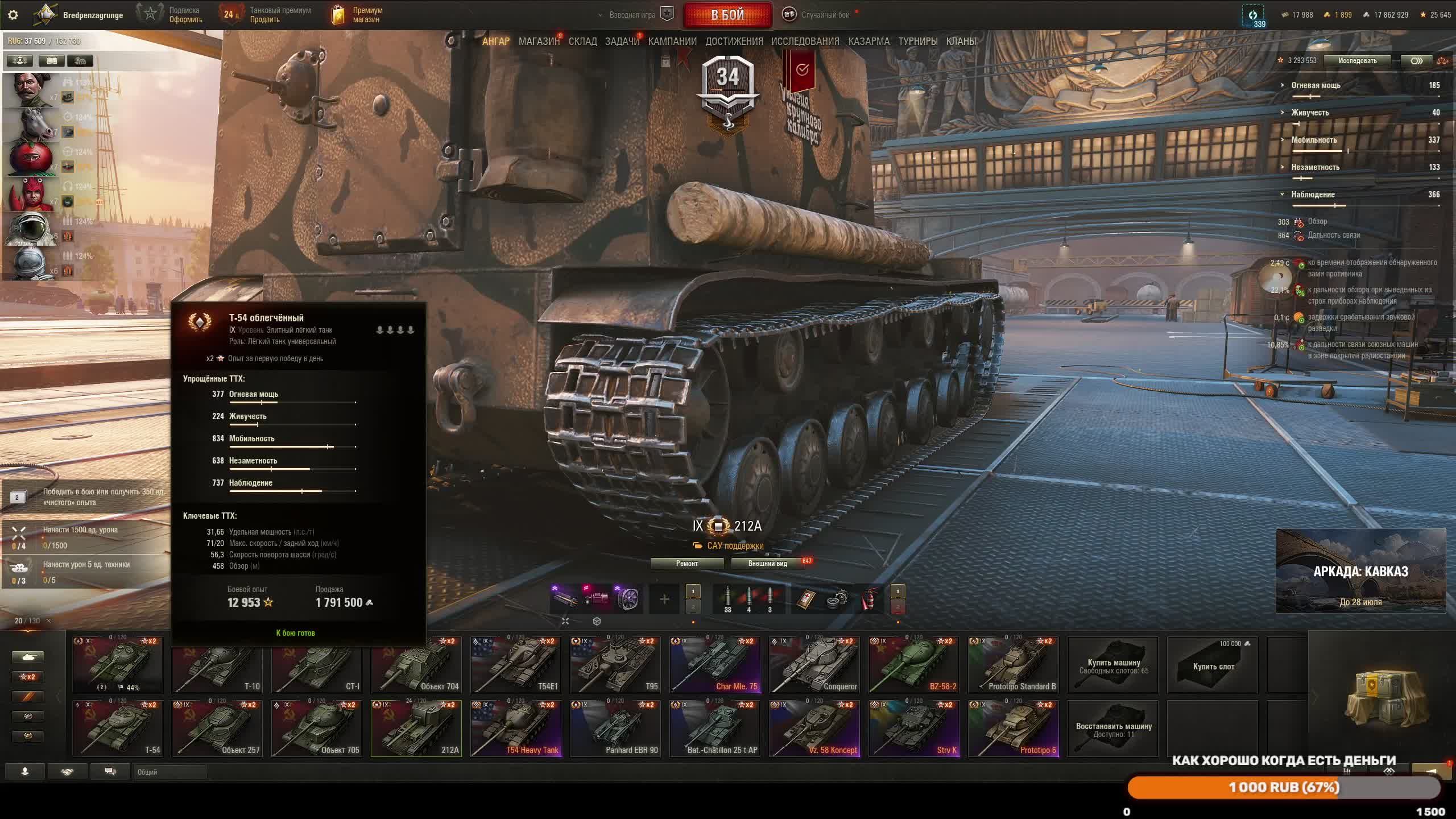This screenshot has width=1456, height=819.
Task: Click the Исследовать research button
Action: click(1357, 61)
